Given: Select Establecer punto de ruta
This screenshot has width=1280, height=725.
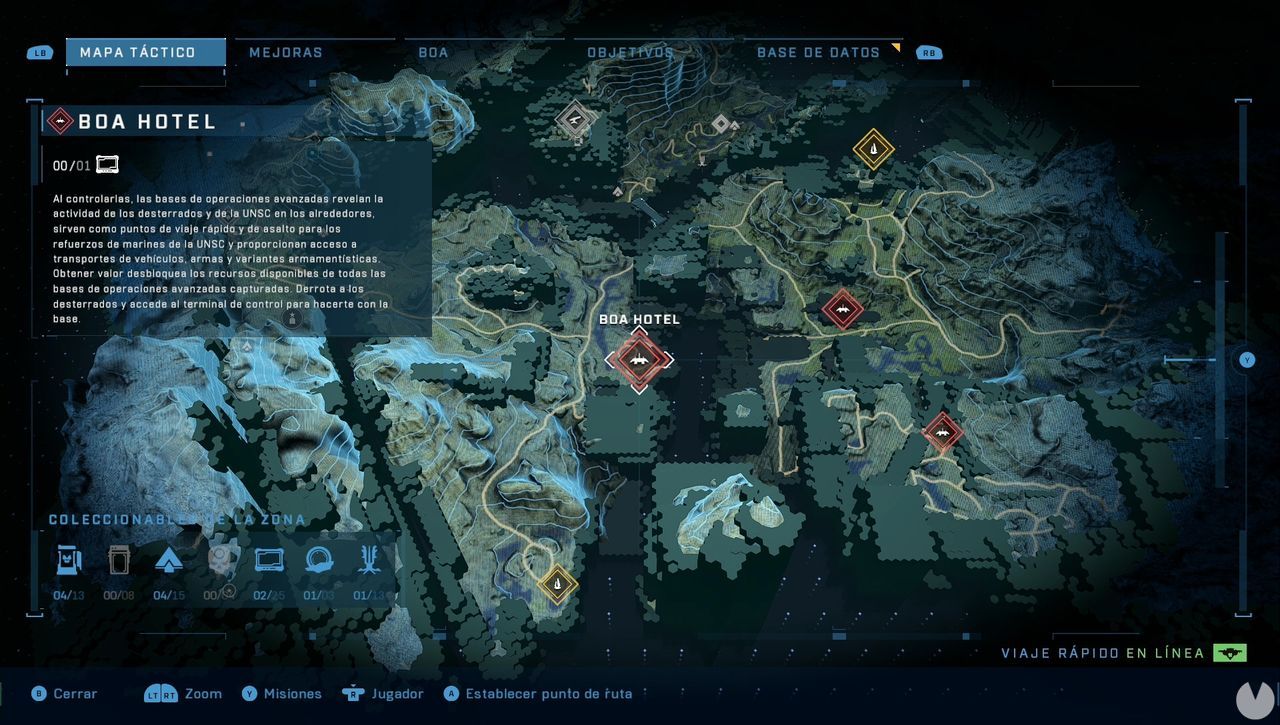Looking at the screenshot, I should click(x=537, y=693).
